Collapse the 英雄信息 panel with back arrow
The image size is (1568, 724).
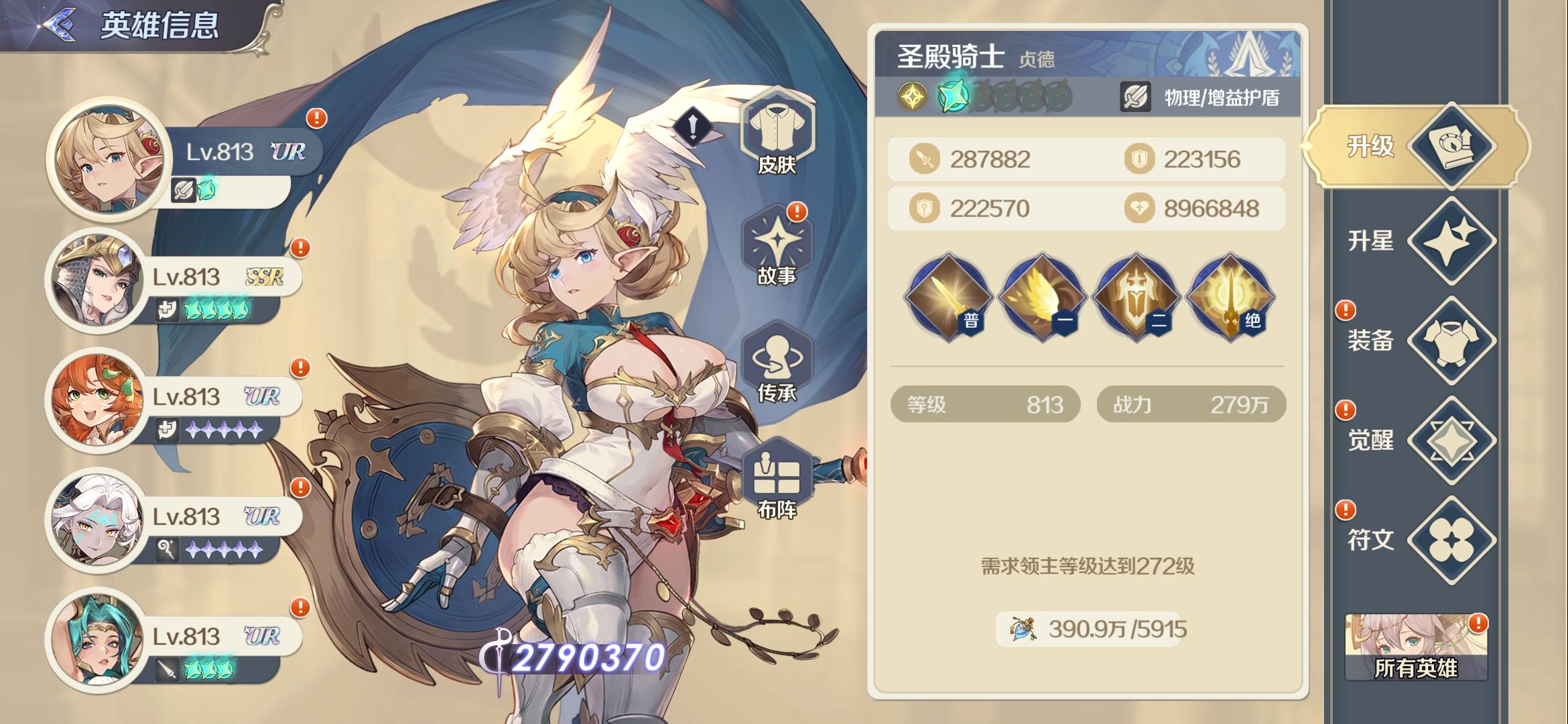62,25
